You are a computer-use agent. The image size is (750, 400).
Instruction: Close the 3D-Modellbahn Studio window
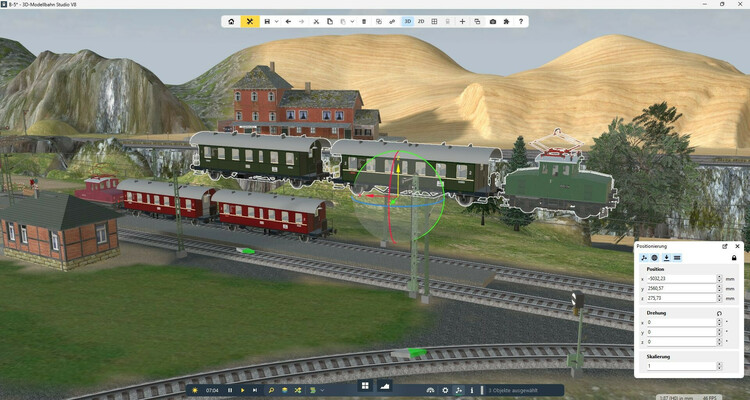[x=737, y=5]
